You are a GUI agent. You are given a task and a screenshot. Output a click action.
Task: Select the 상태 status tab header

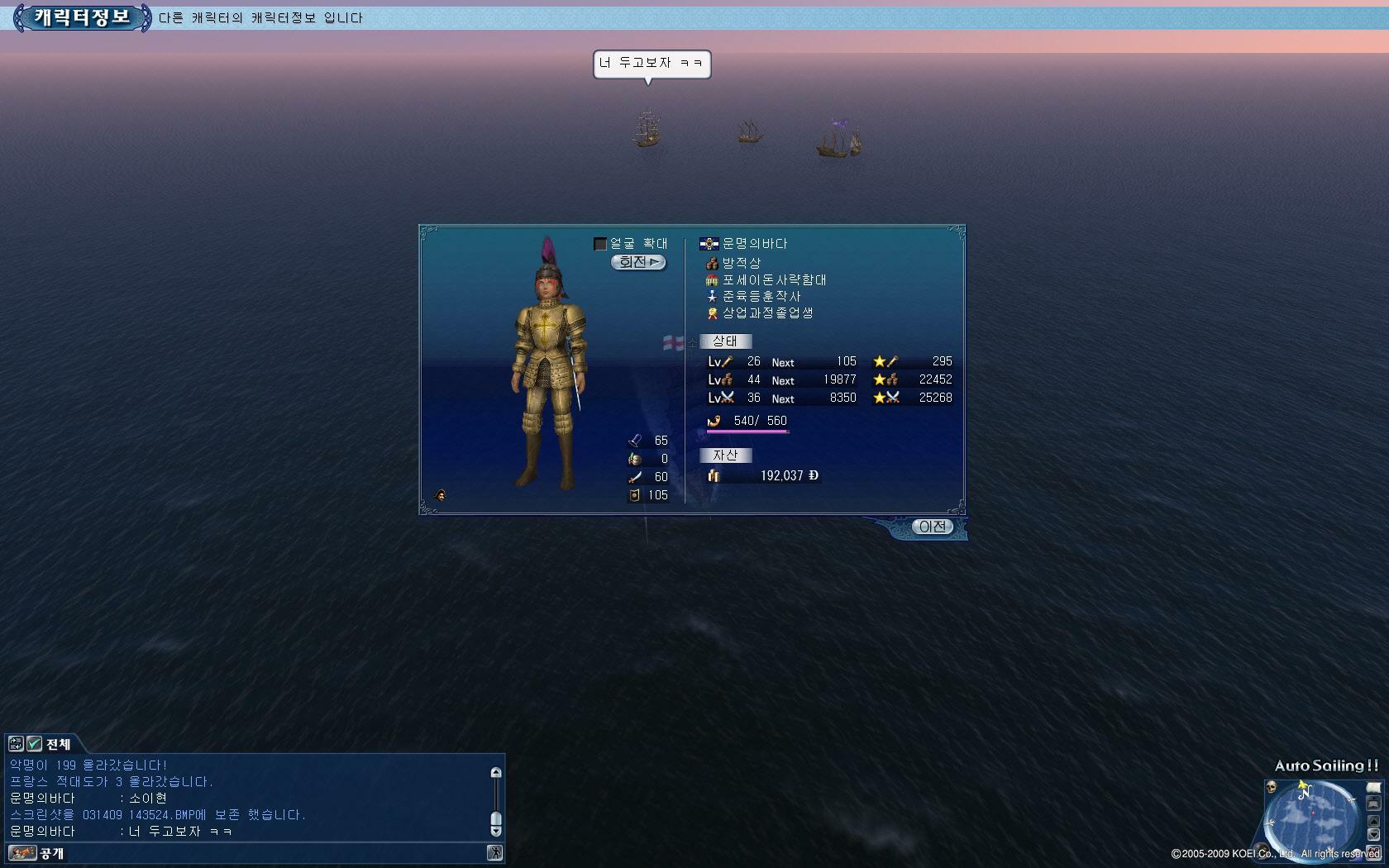click(x=727, y=341)
